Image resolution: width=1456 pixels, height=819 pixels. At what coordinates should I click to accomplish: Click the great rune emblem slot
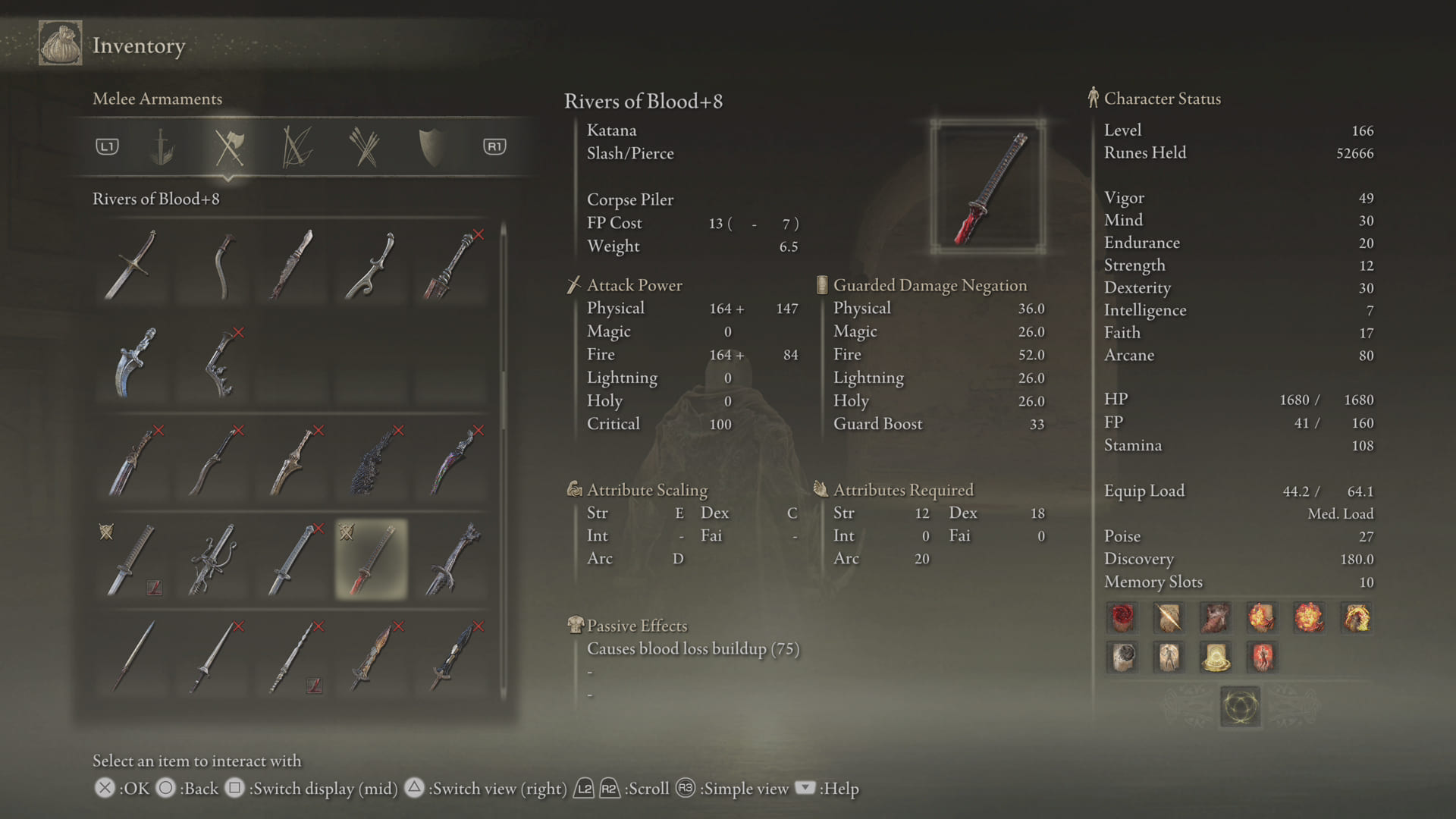[1240, 707]
